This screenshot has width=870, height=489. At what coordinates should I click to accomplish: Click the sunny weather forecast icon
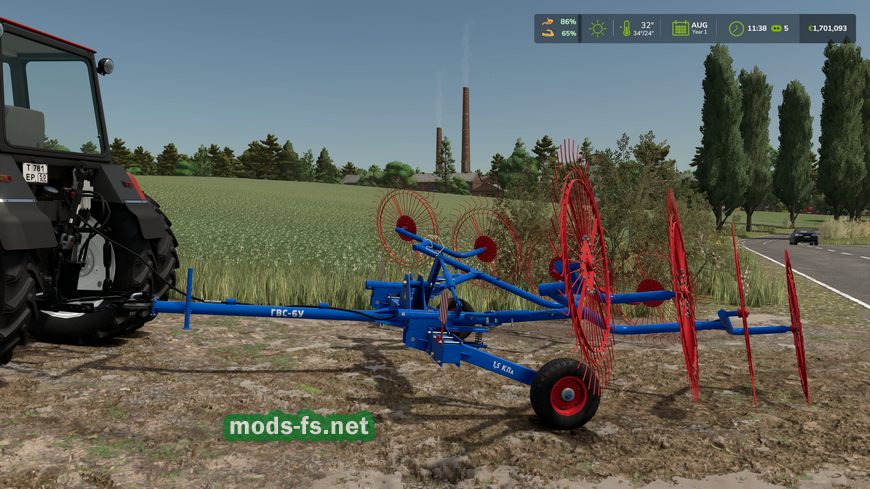pos(597,28)
